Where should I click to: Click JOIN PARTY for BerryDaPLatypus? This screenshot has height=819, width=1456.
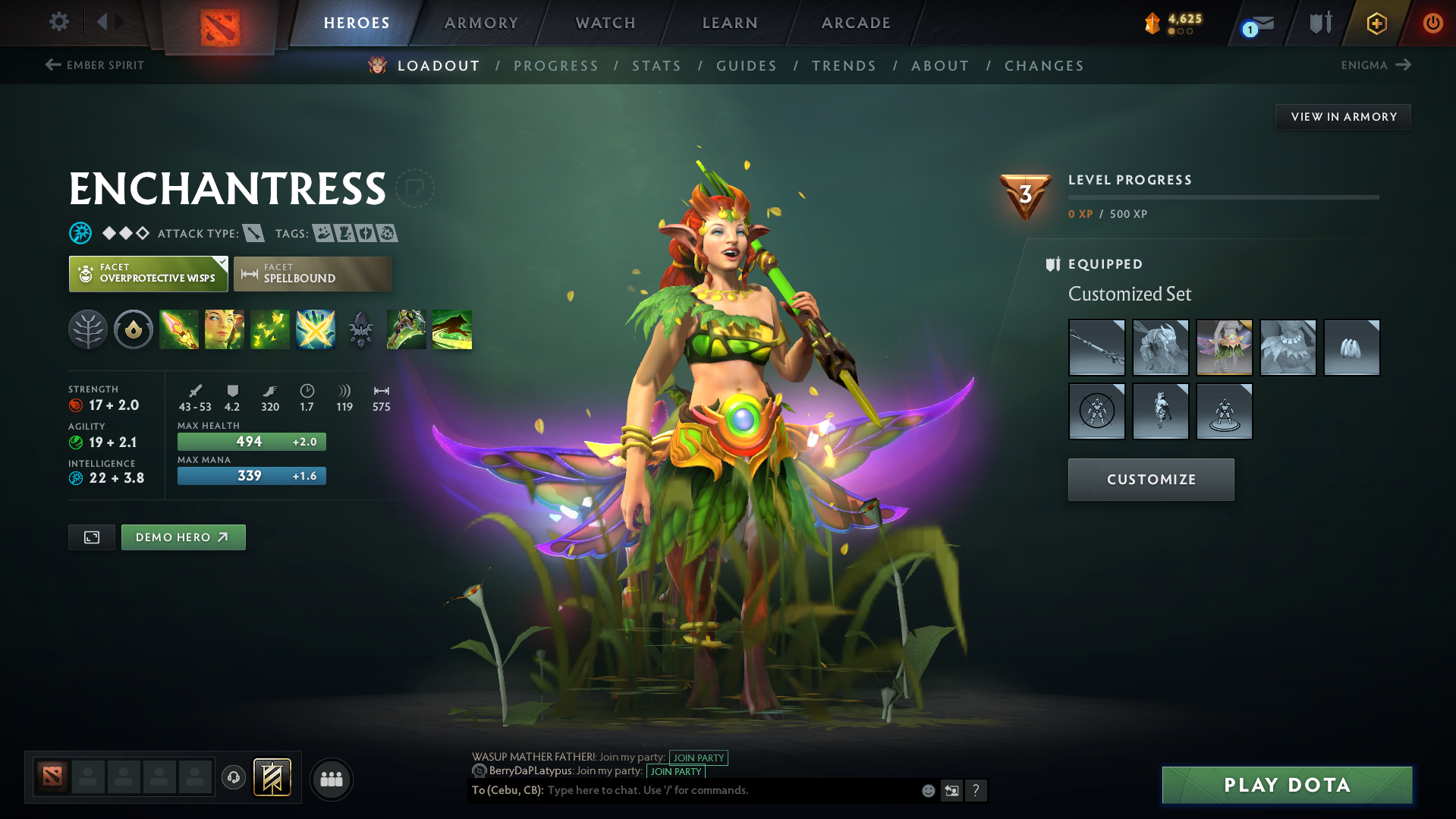(675, 771)
